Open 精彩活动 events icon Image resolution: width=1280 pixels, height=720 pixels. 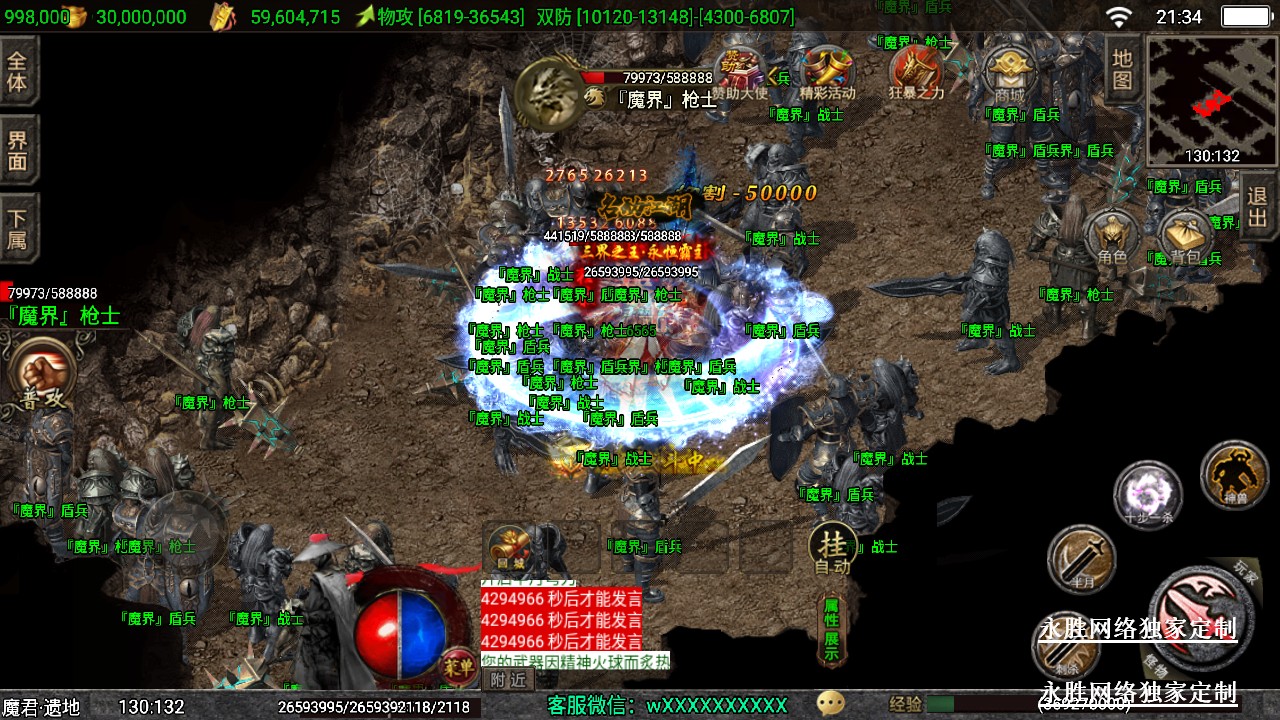pyautogui.click(x=828, y=73)
